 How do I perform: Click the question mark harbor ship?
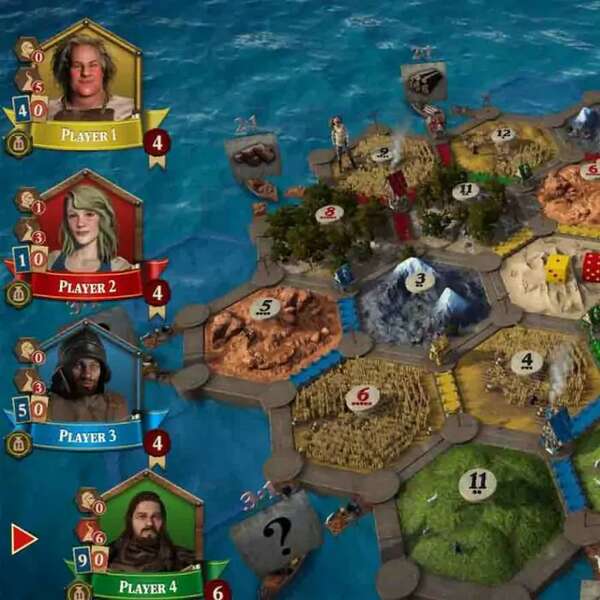[273, 532]
